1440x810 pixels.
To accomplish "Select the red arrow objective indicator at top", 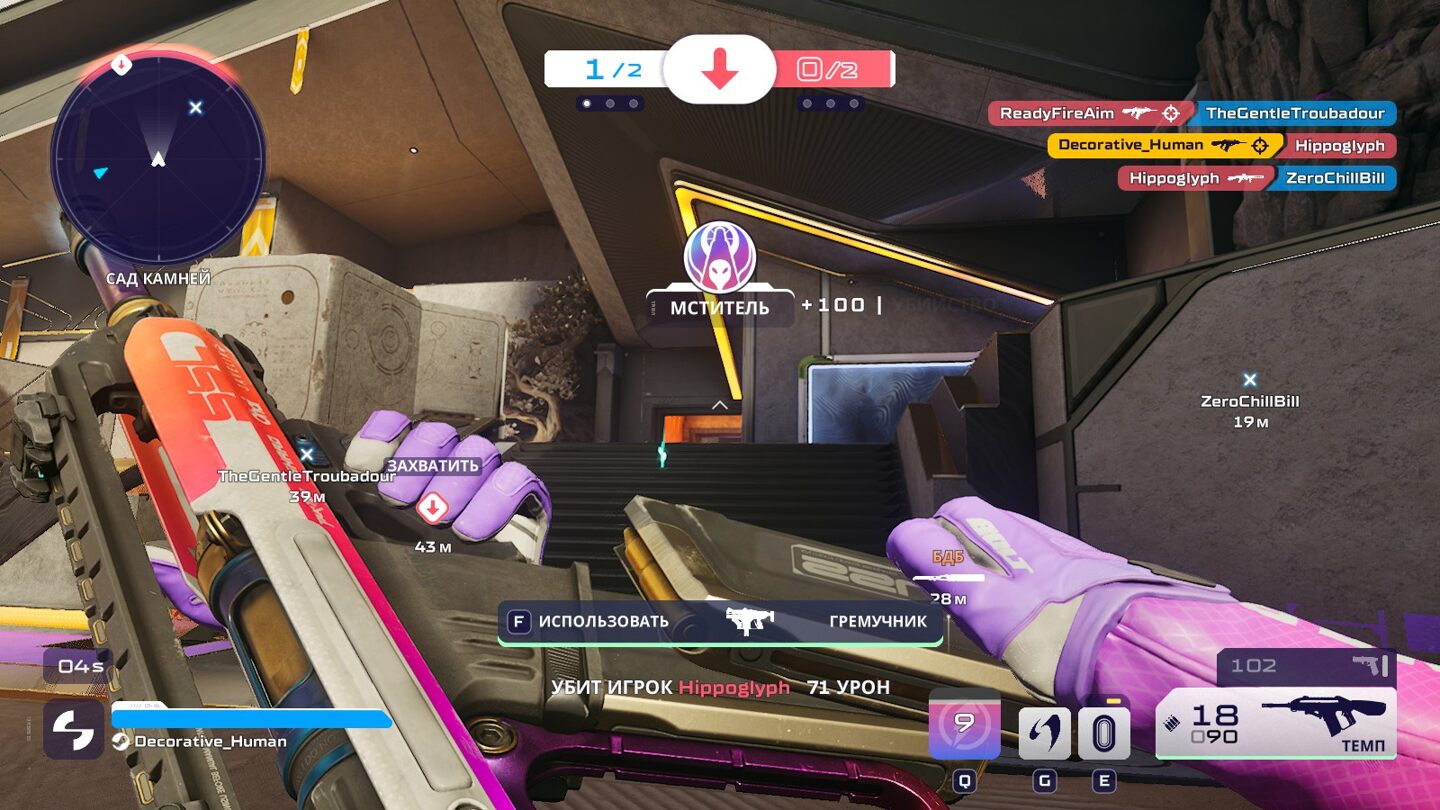I will [719, 69].
